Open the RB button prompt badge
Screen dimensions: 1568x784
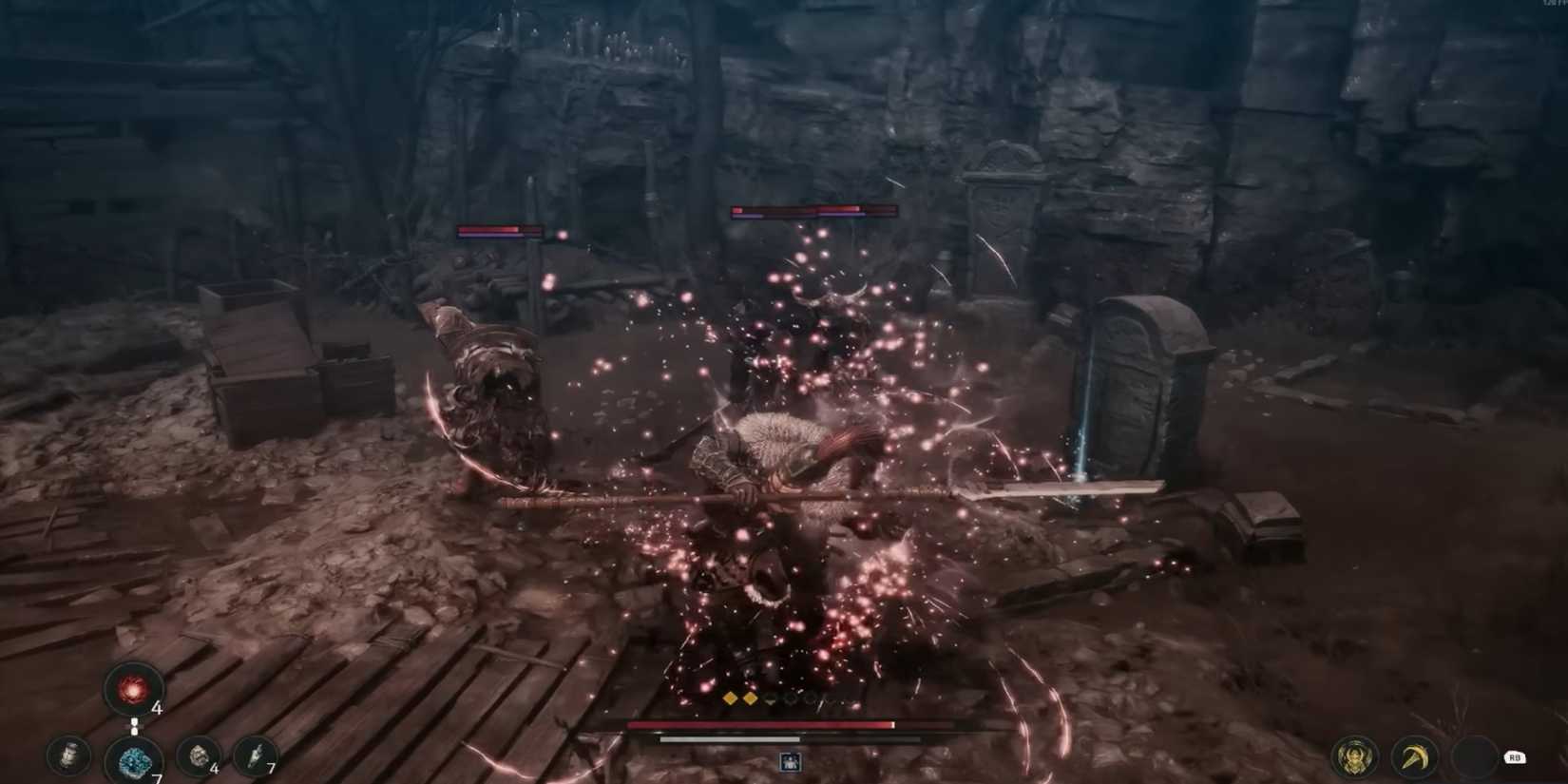[1515, 757]
